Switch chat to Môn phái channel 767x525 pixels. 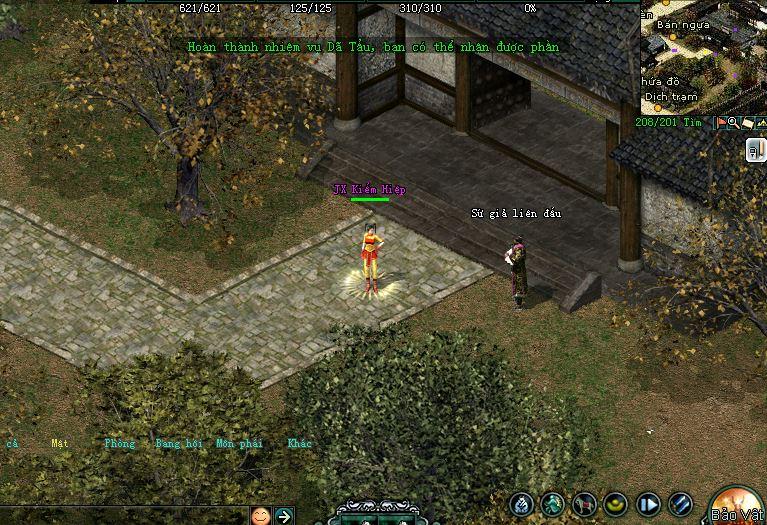click(x=239, y=443)
